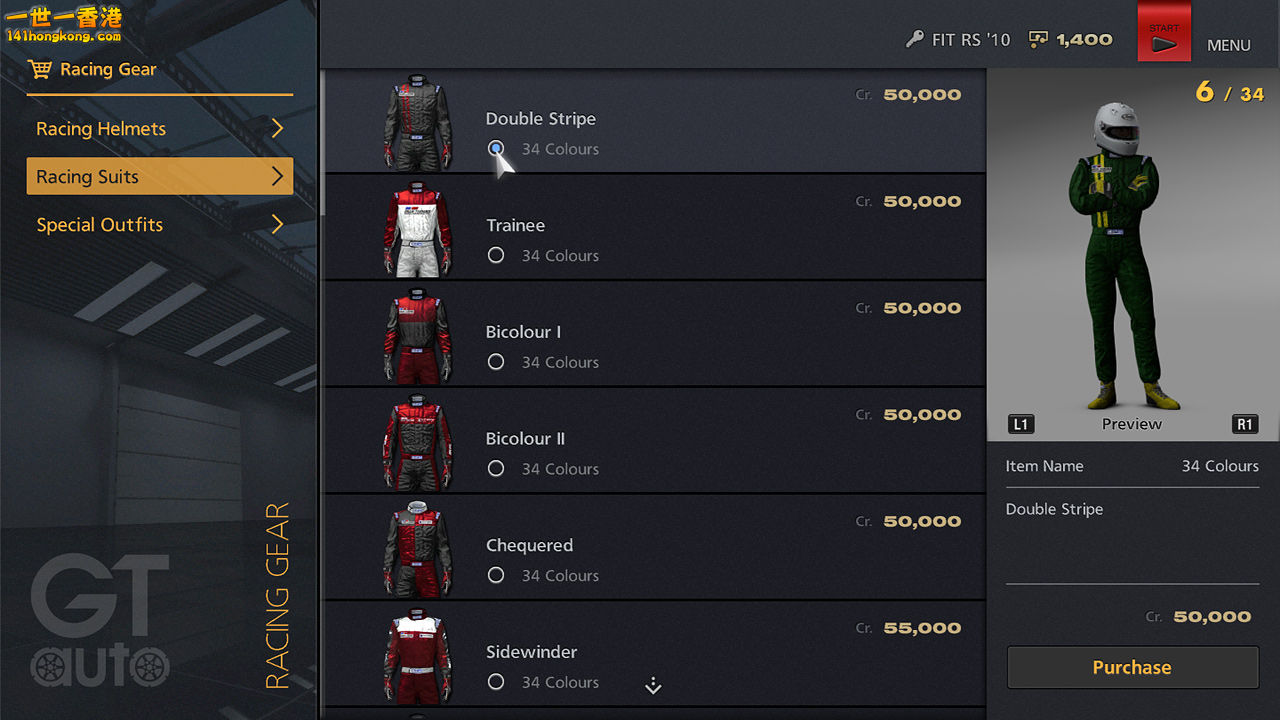The height and width of the screenshot is (720, 1280).
Task: Select the Double Stripe colour radio button
Action: 496,148
